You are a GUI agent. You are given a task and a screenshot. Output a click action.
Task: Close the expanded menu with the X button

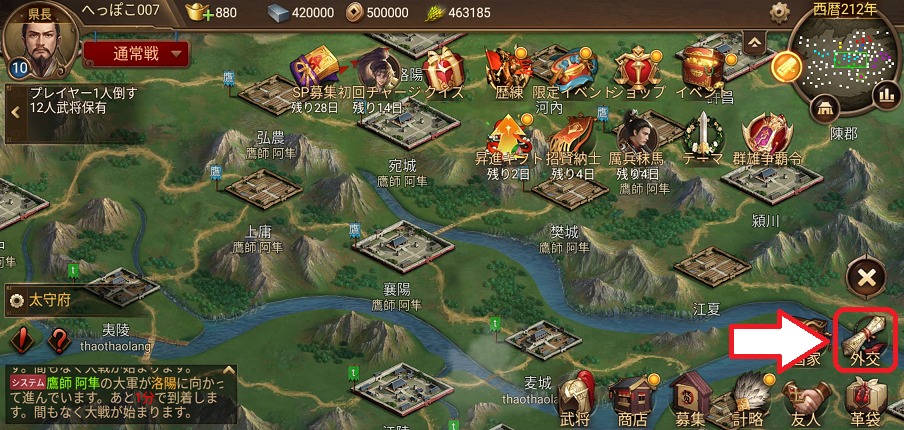pyautogui.click(x=864, y=278)
